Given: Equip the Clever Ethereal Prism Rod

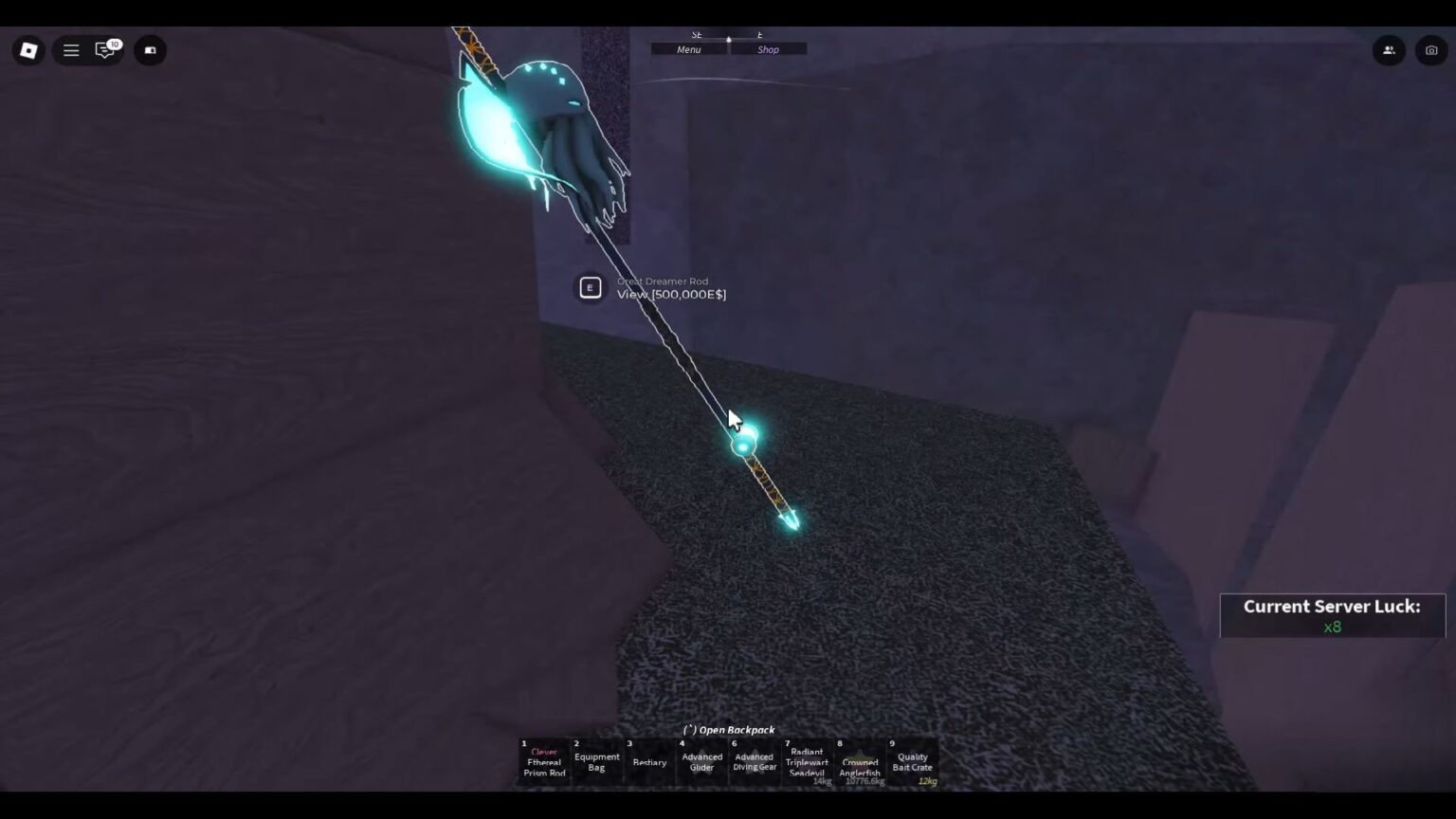Looking at the screenshot, I should pyautogui.click(x=543, y=761).
